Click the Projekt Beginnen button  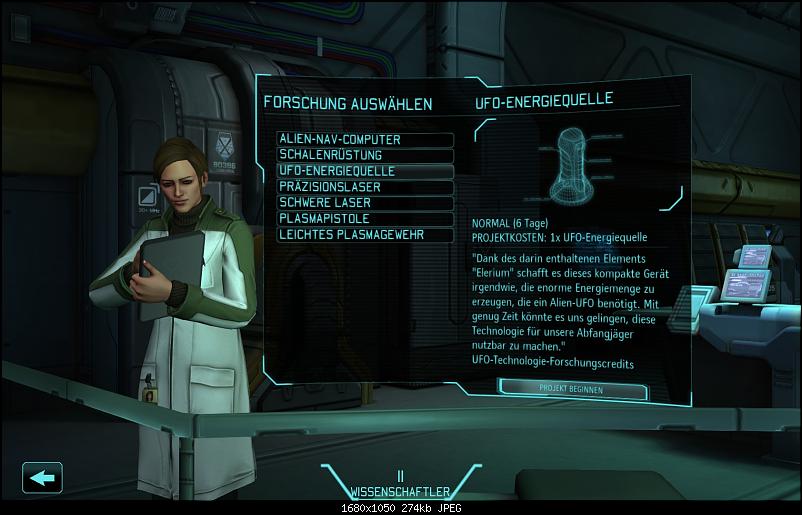[570, 388]
